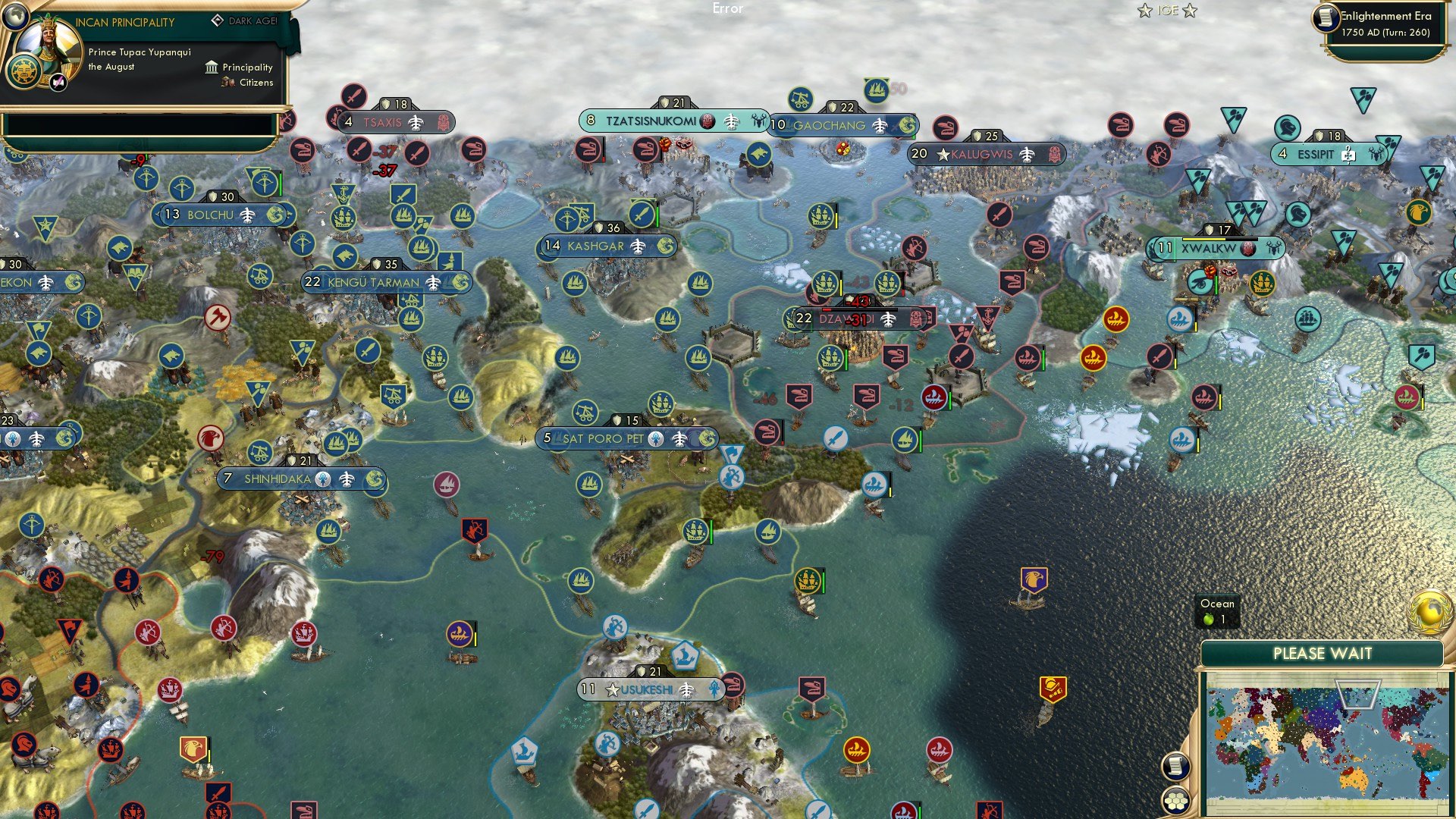This screenshot has width=1456, height=819.
Task: Click the deer resource icon on the Essipit banner
Action: click(x=1376, y=154)
